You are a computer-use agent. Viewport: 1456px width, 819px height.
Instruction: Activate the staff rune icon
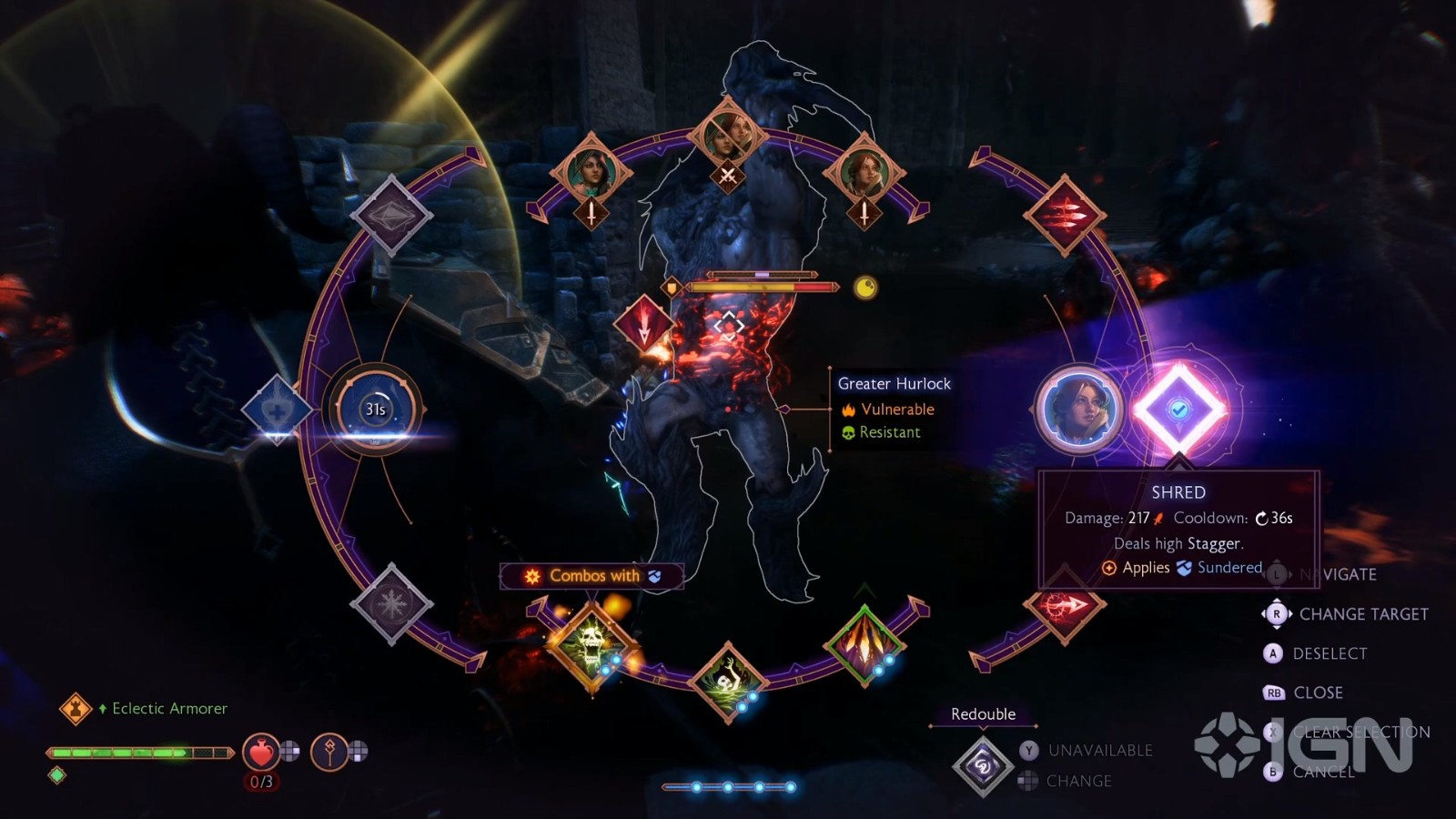click(329, 752)
